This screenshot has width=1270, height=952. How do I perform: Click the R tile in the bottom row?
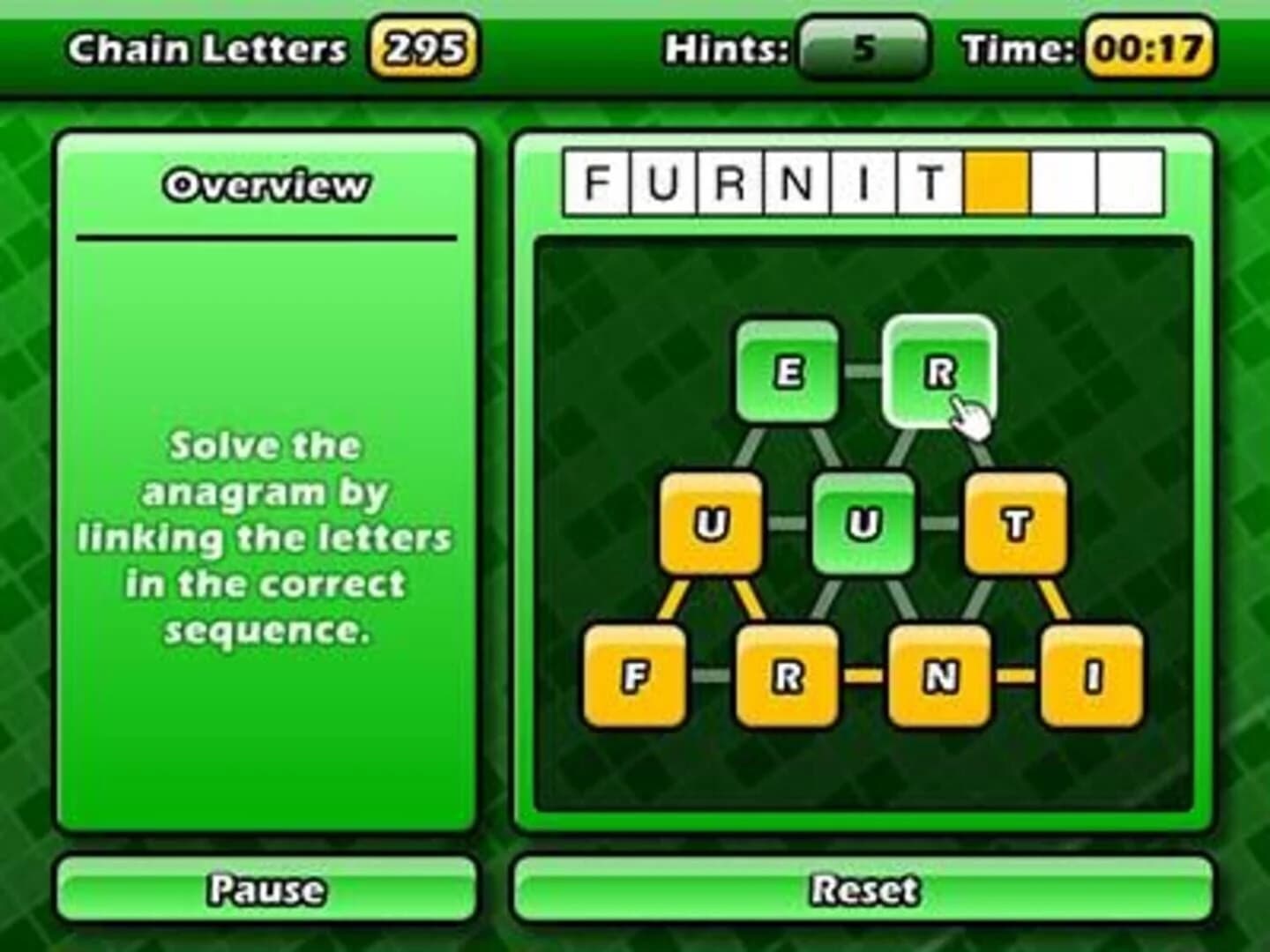click(x=786, y=677)
